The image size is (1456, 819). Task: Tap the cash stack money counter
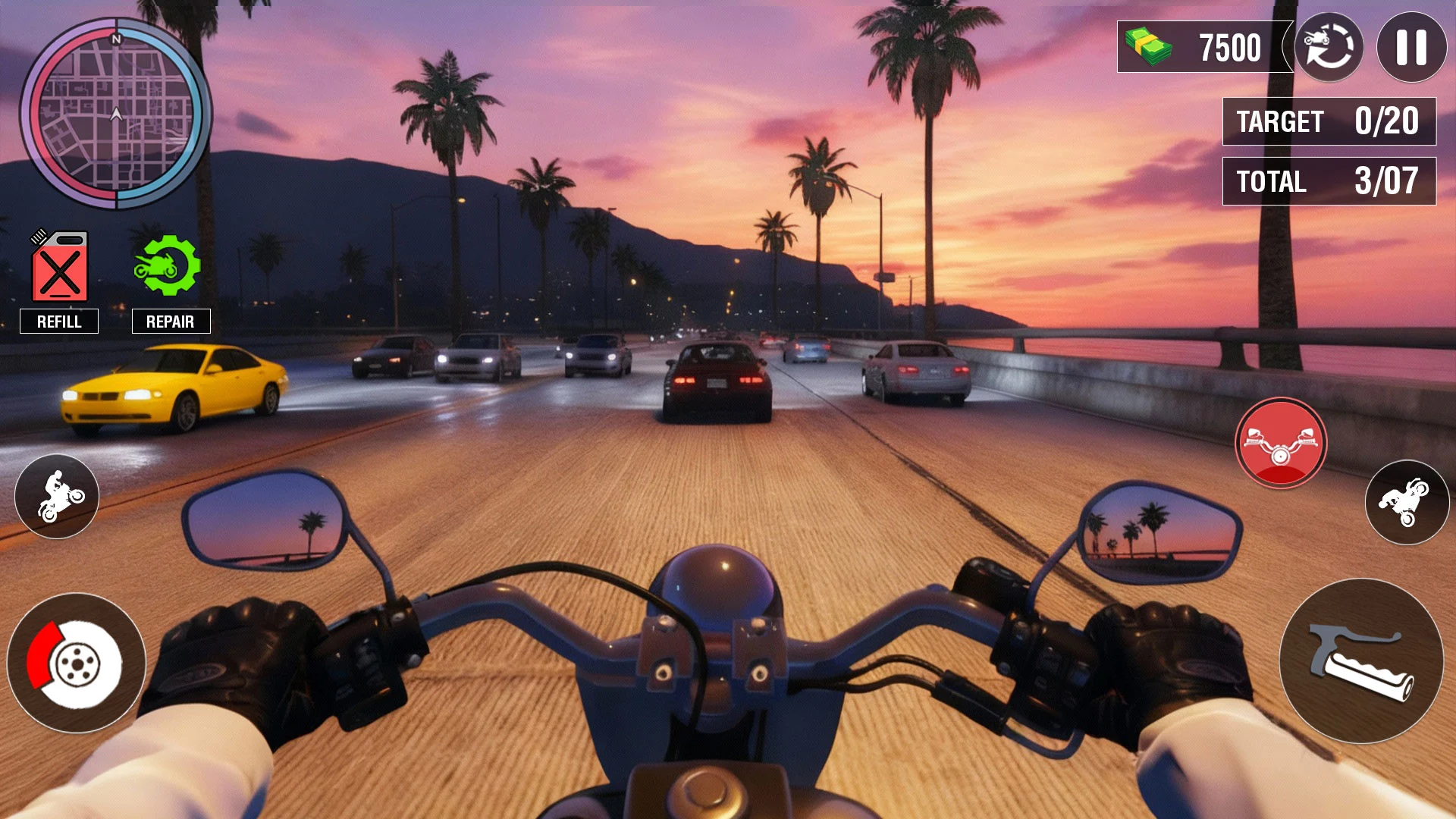[1203, 47]
